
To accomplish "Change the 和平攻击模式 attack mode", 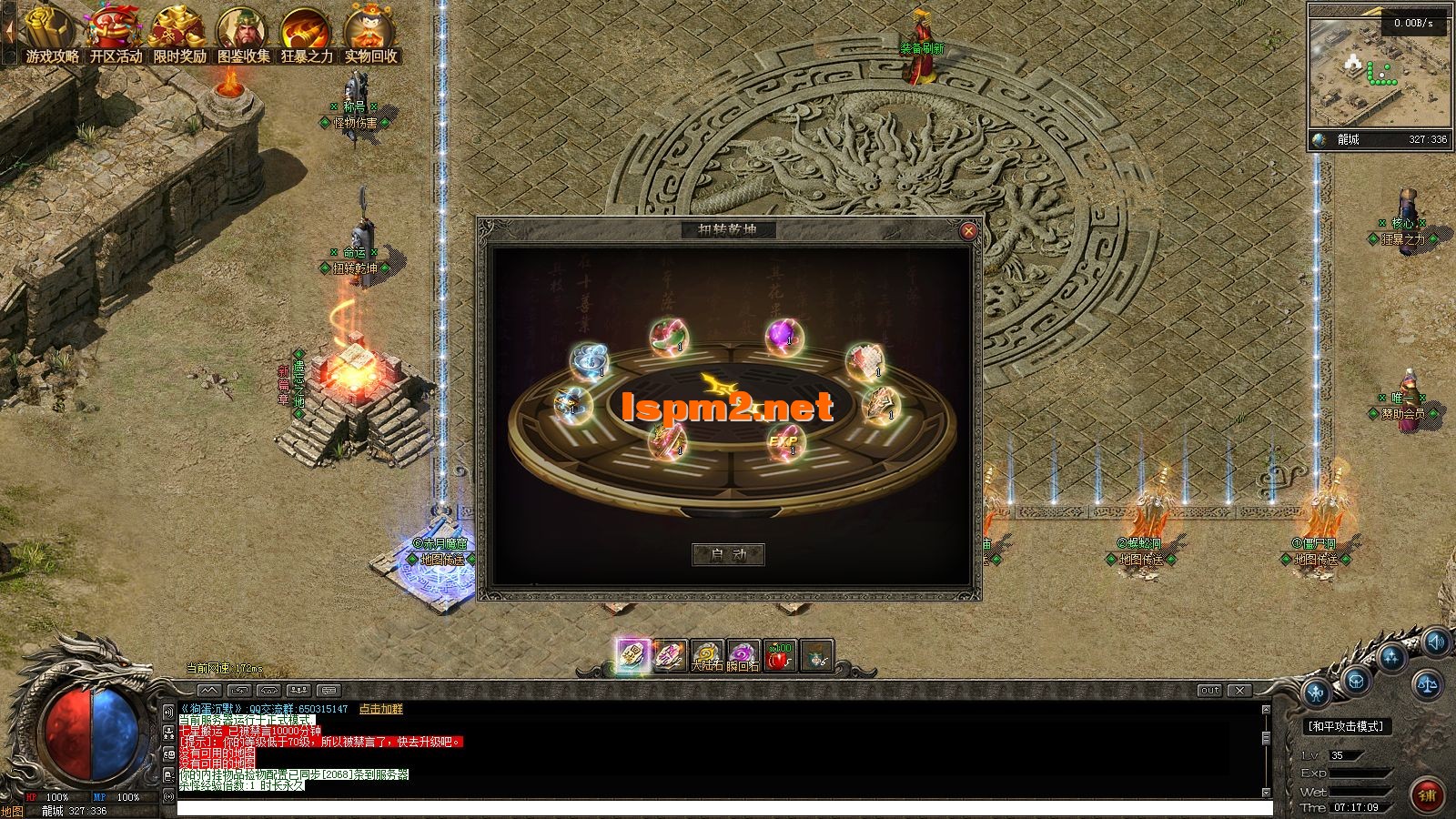I will 1346,726.
